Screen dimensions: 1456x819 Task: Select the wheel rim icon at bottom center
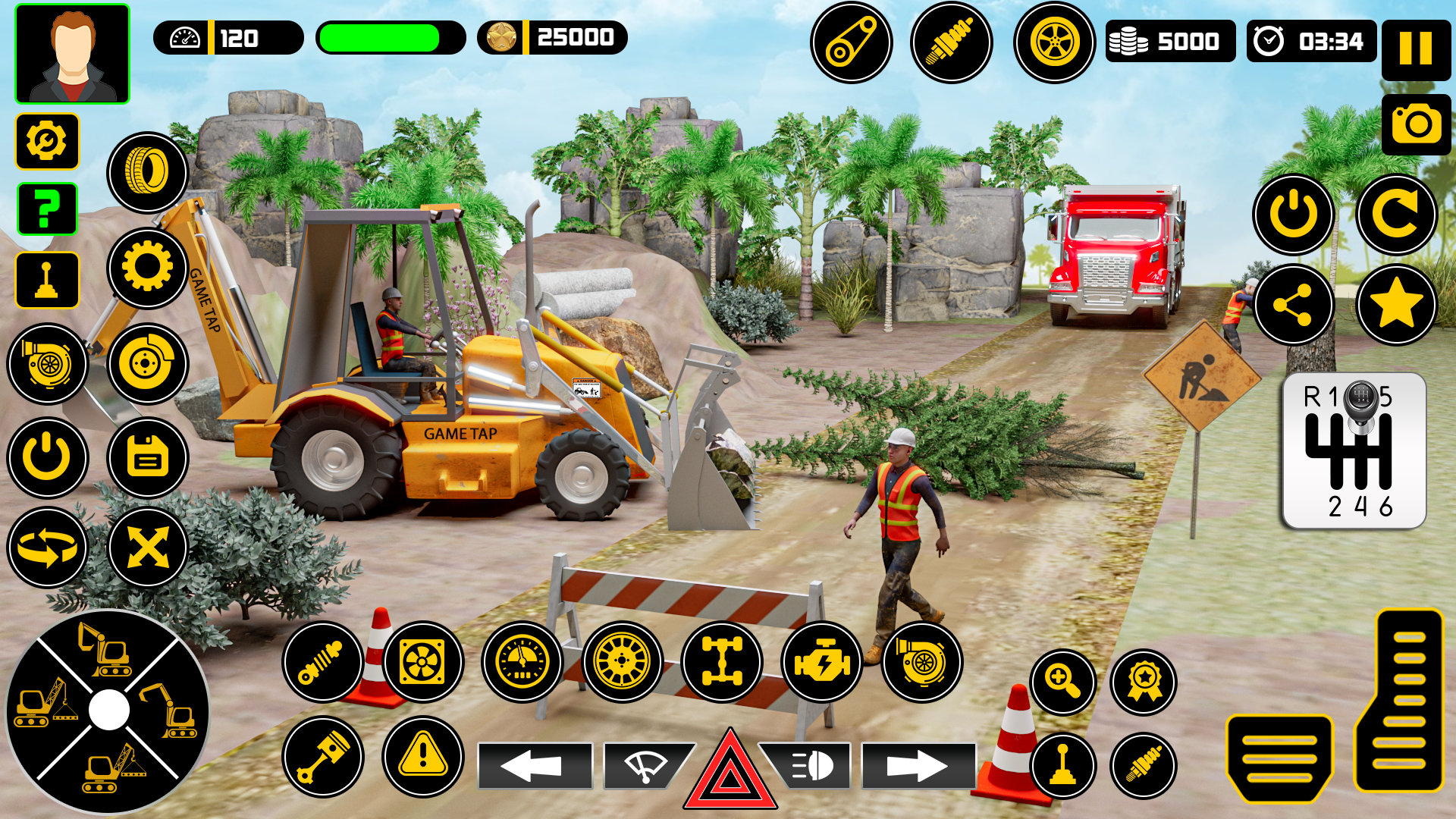[x=622, y=662]
